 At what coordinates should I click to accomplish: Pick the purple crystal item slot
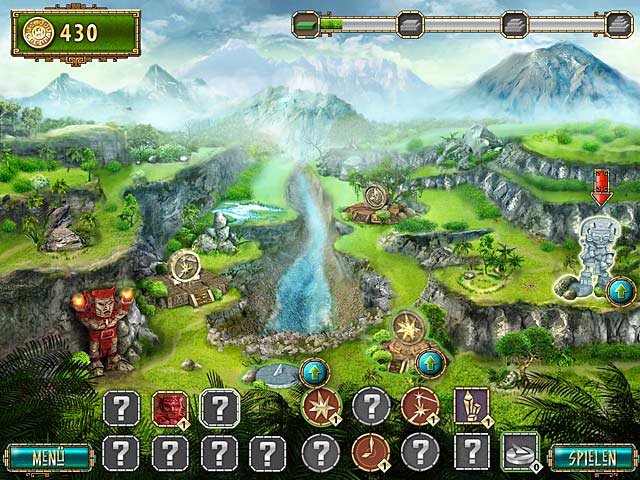tap(471, 406)
